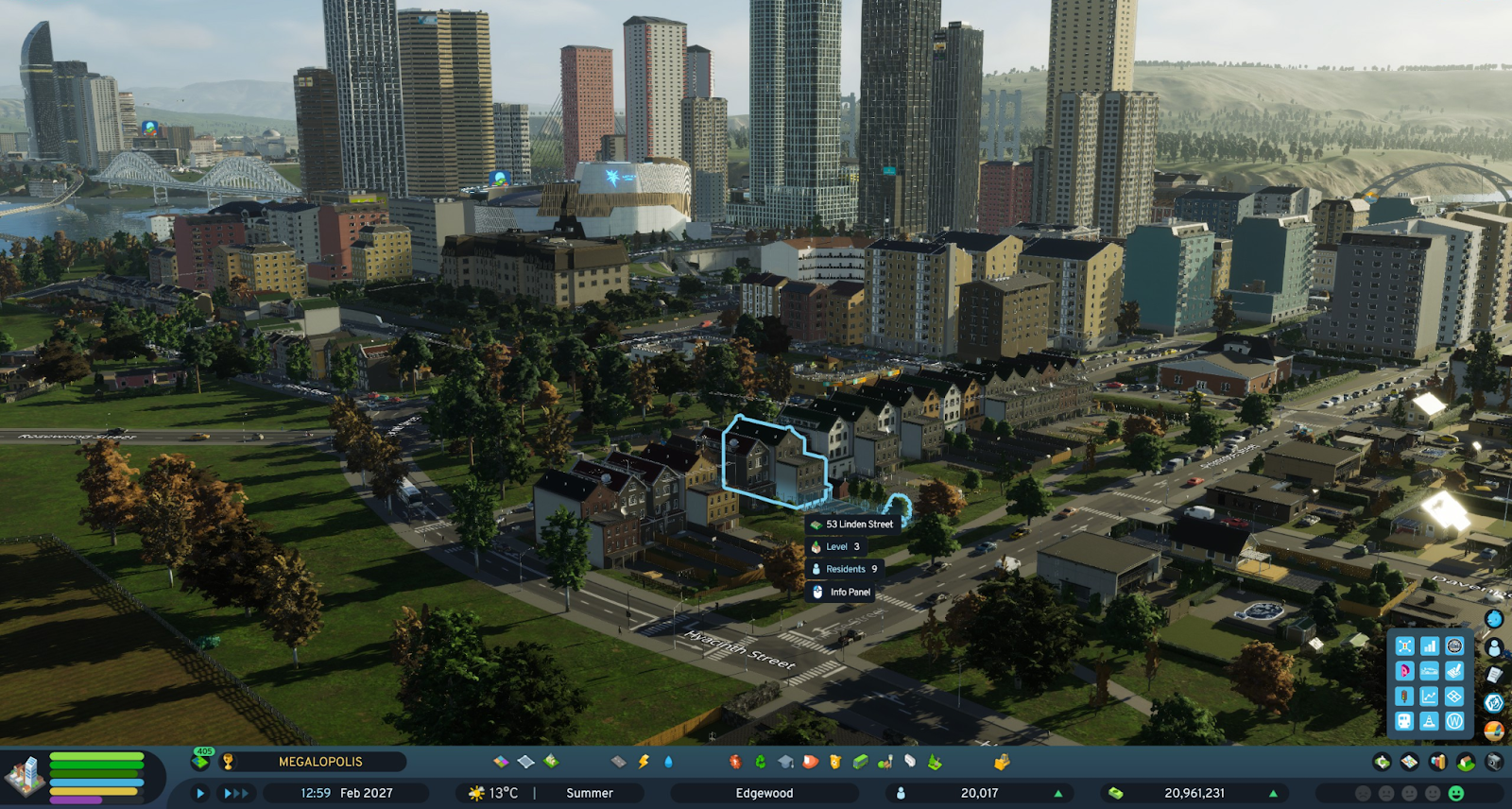Open the Parks & Recreation menu
This screenshot has height=809, width=1512.
click(x=884, y=762)
